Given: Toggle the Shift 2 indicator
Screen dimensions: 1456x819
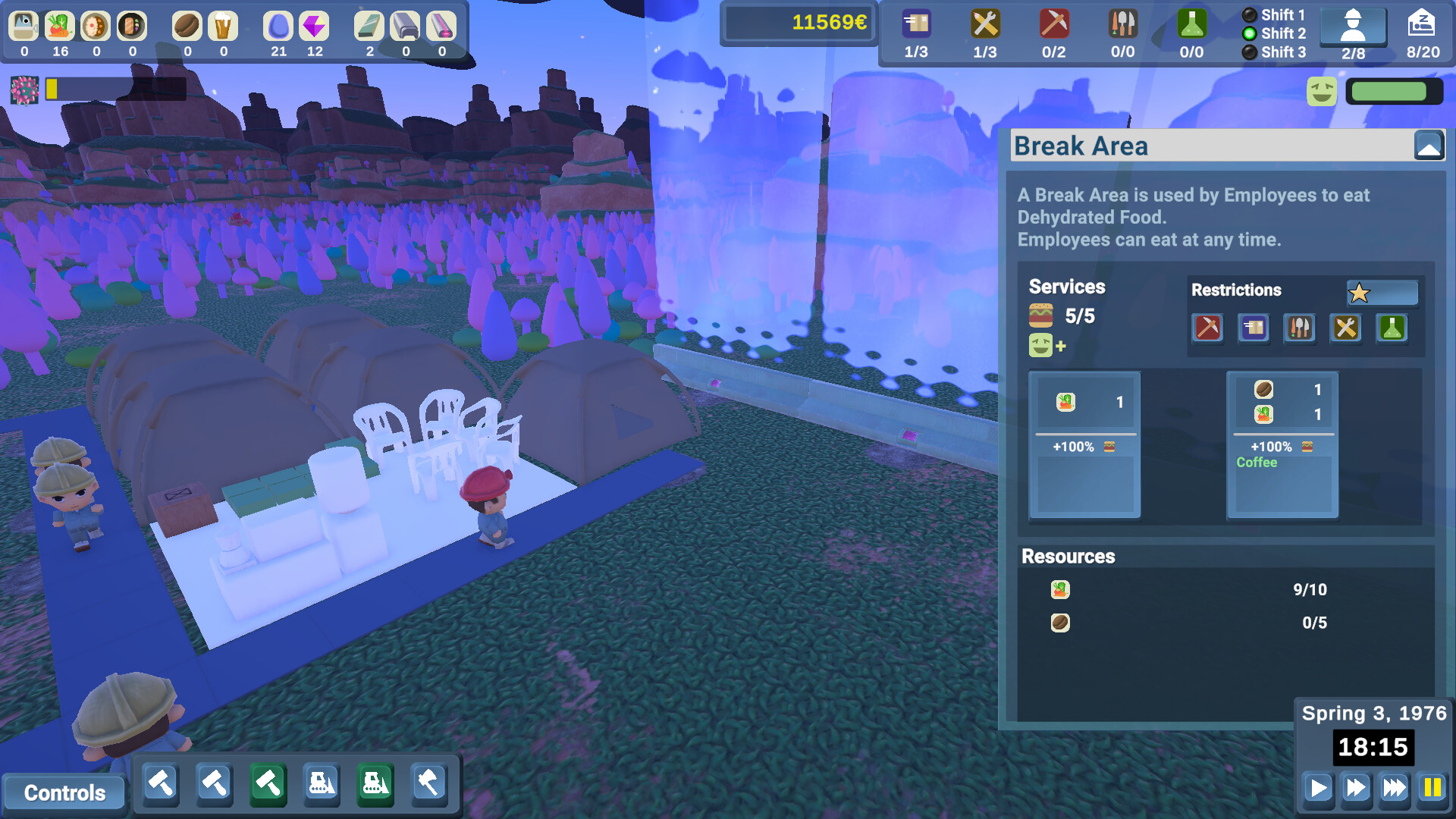Looking at the screenshot, I should coord(1249,33).
